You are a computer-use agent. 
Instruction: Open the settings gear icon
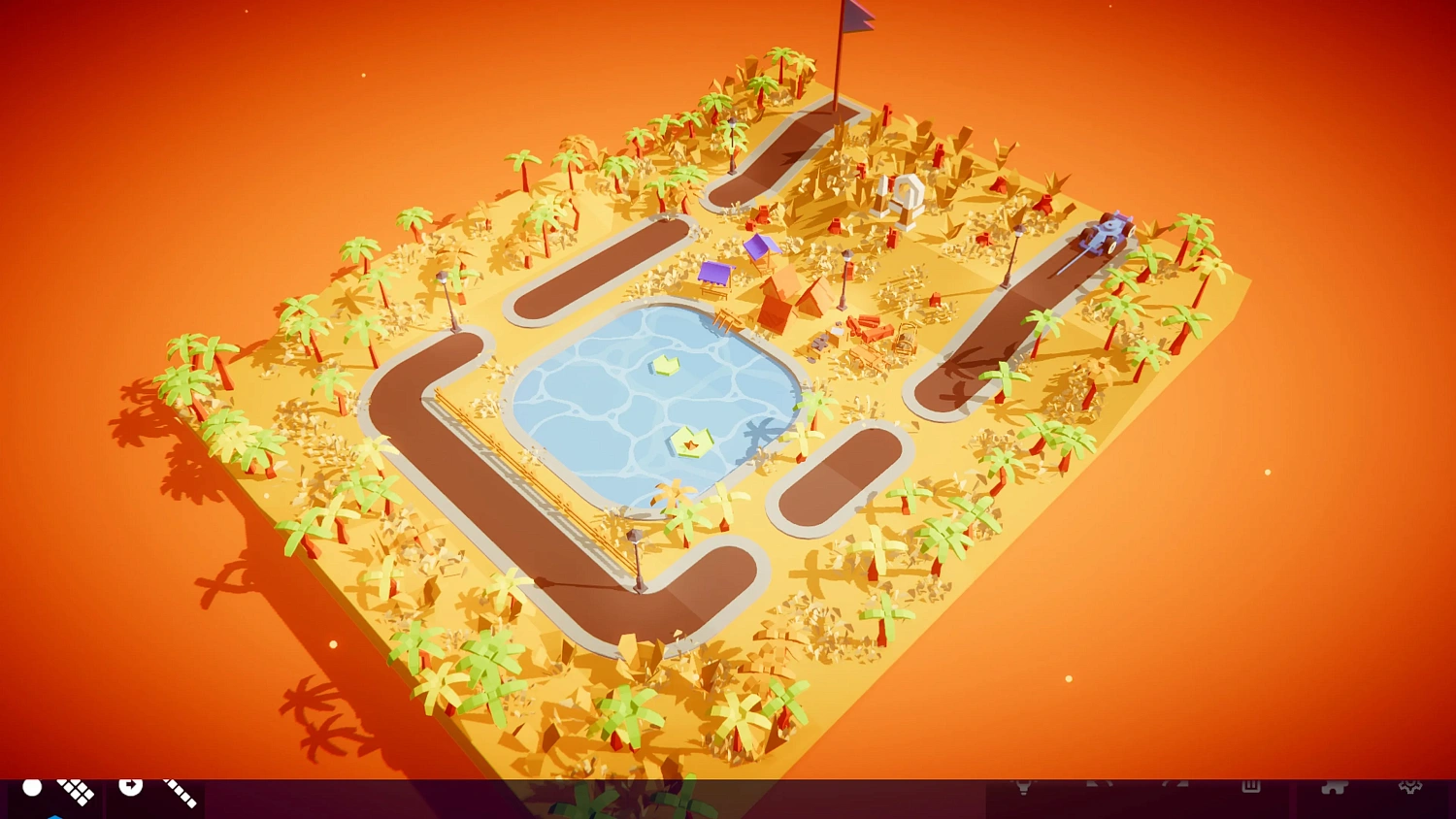(1410, 786)
